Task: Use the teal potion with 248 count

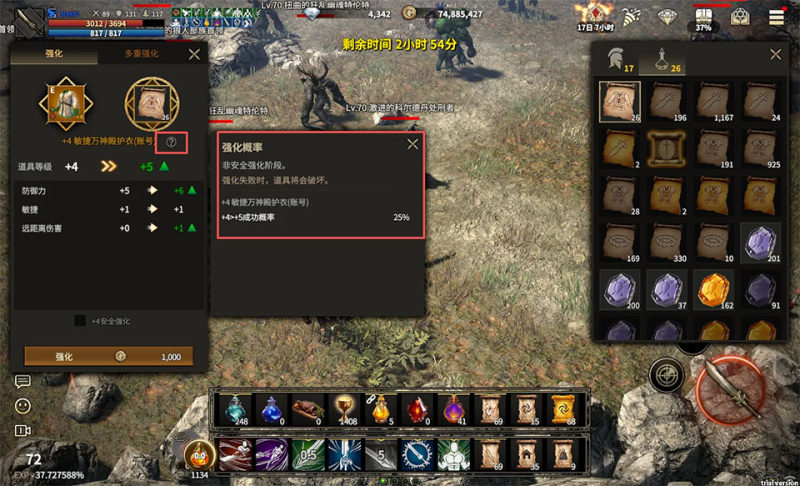Action: point(234,408)
